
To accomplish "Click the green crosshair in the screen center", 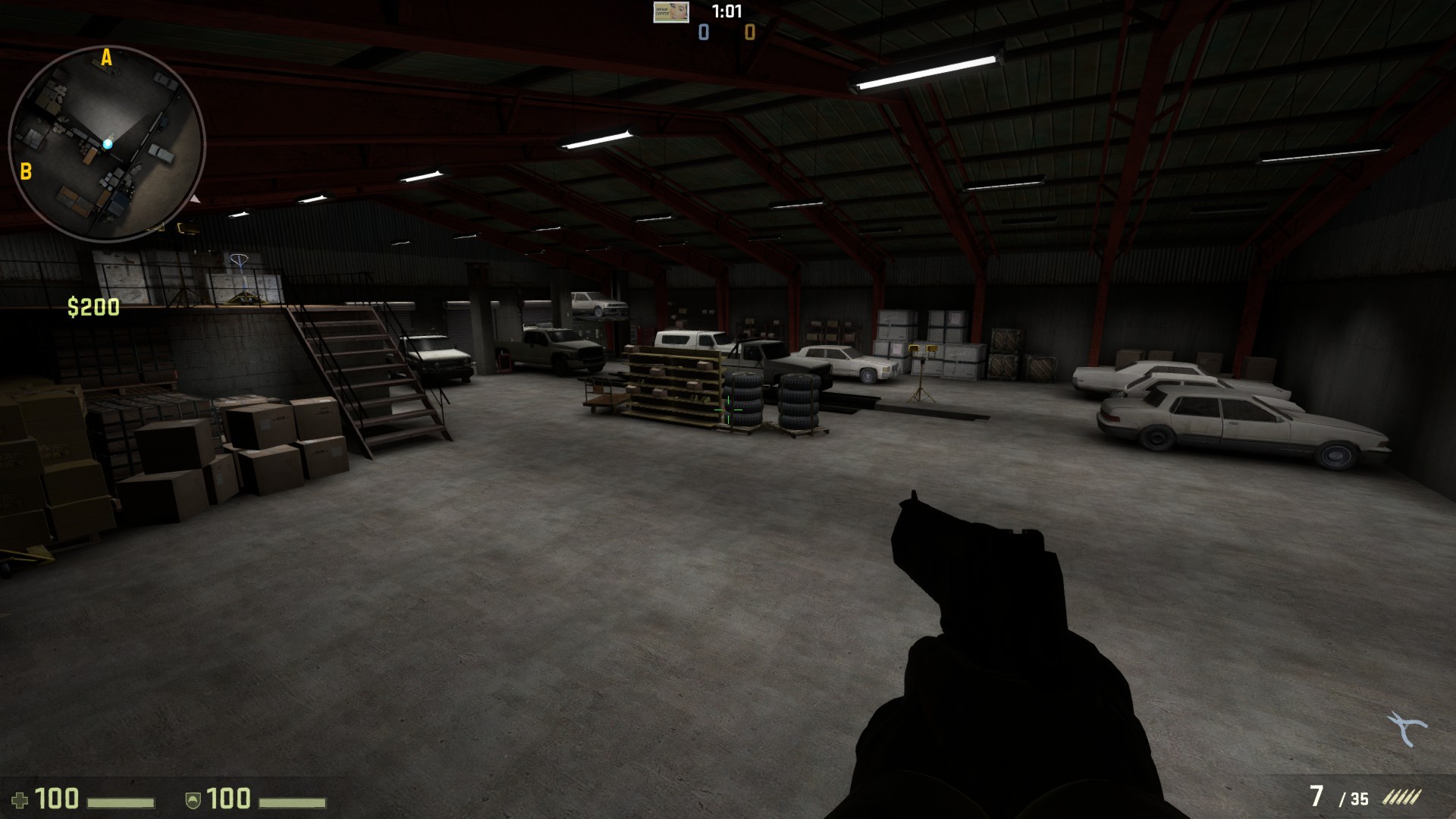I will [x=726, y=409].
